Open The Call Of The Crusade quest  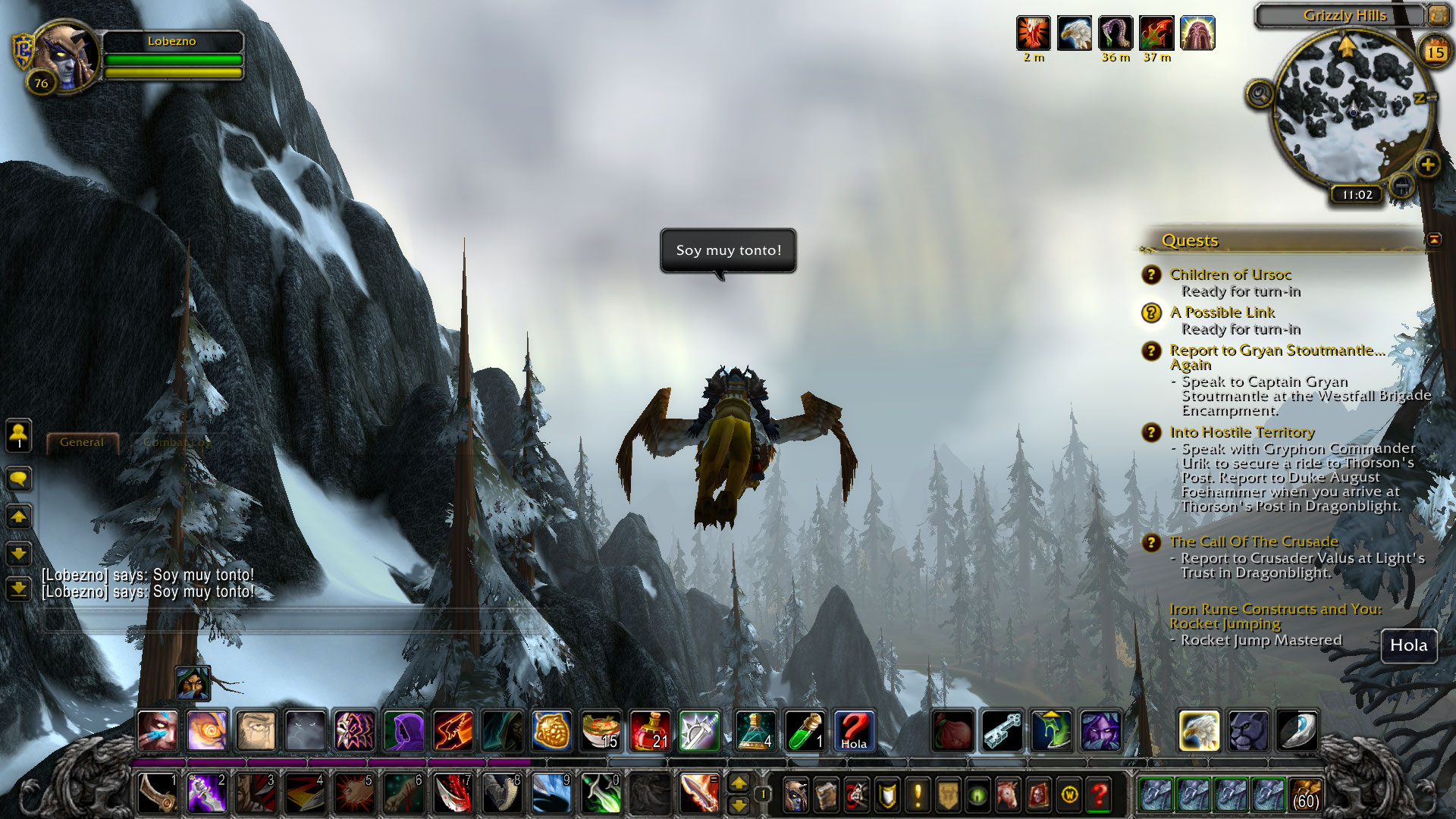point(1254,541)
